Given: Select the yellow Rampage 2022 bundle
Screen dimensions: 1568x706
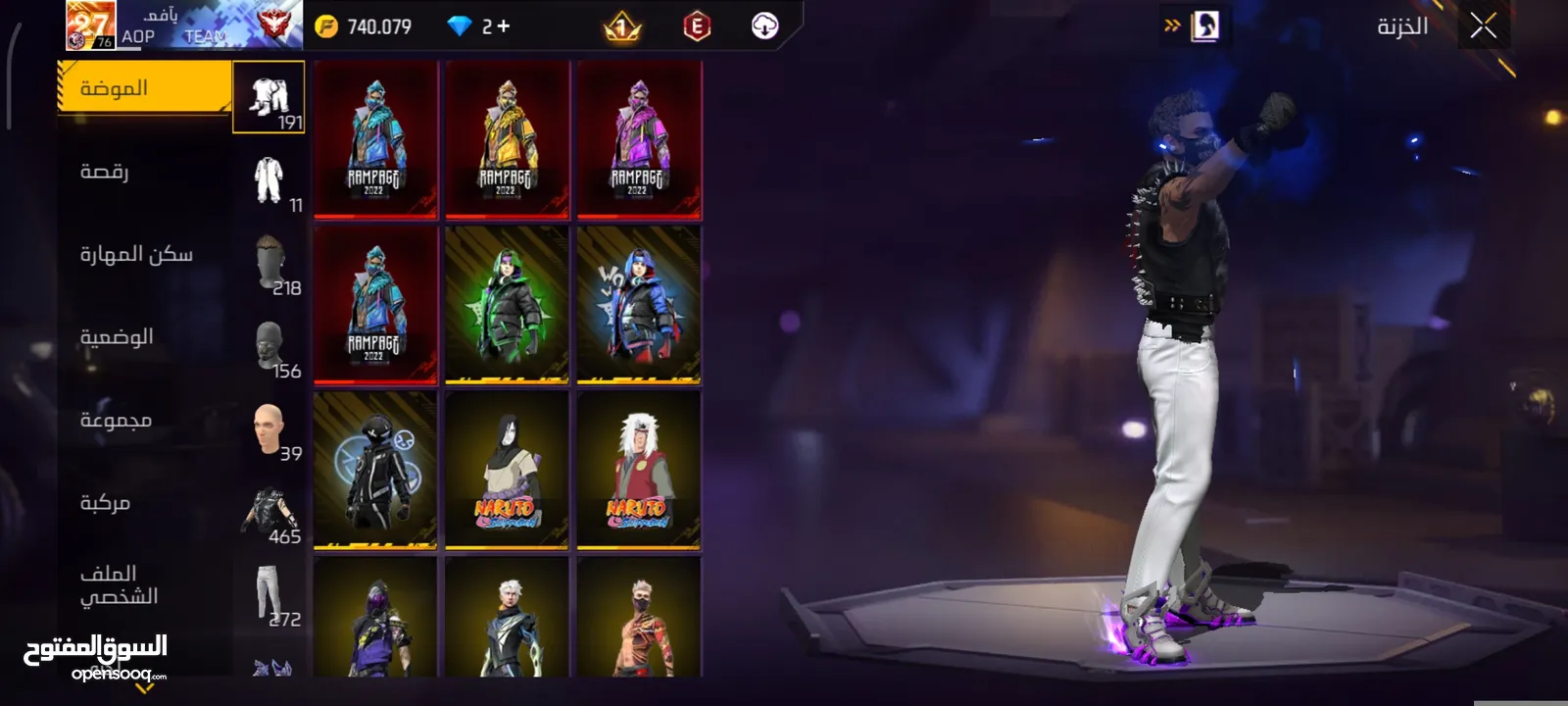Looking at the screenshot, I should coord(507,139).
